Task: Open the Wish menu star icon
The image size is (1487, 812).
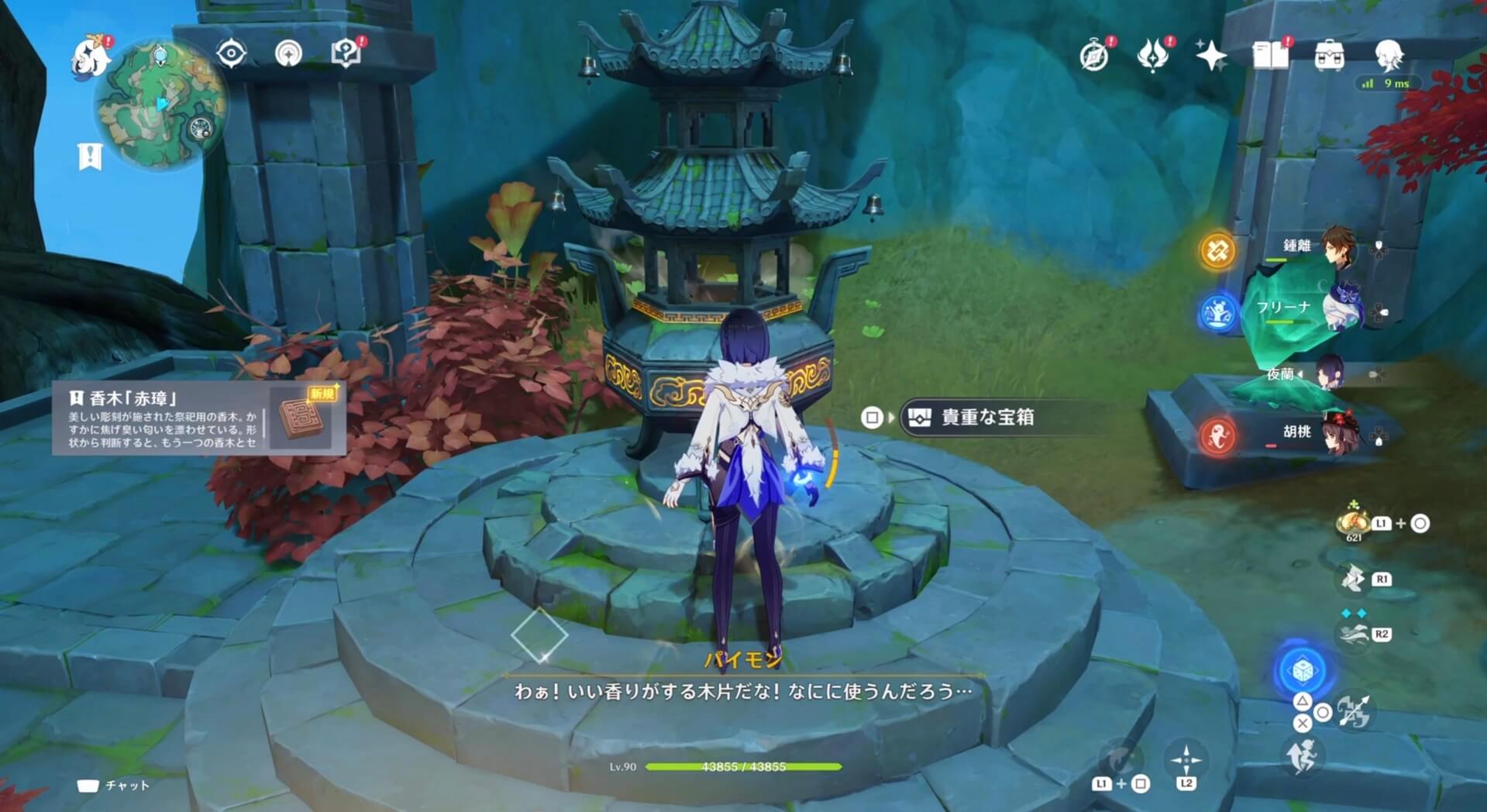Action: (x=1211, y=54)
